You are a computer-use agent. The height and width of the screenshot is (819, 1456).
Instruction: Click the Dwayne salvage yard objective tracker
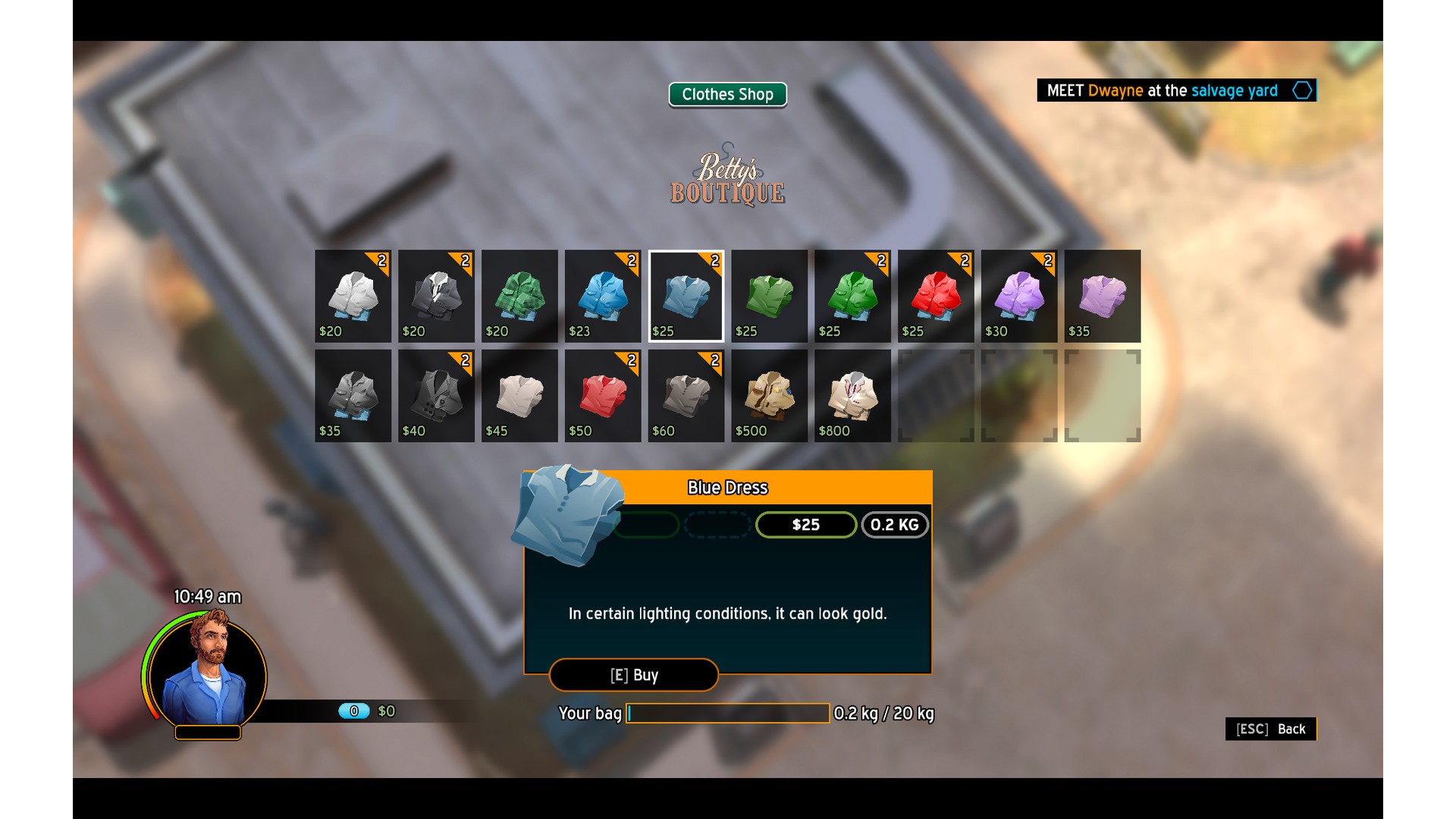(x=1176, y=91)
